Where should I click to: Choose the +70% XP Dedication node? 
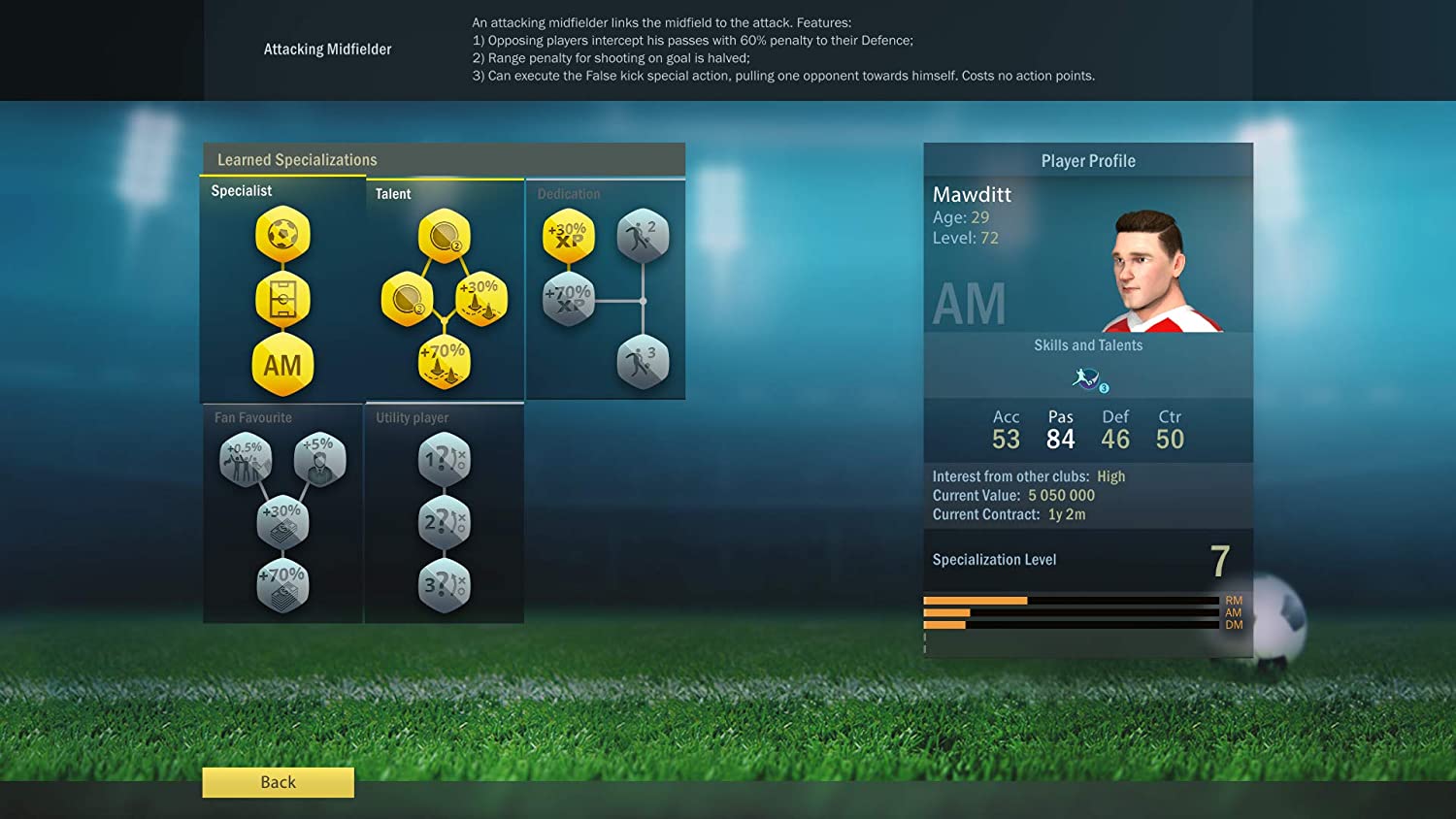(x=568, y=299)
